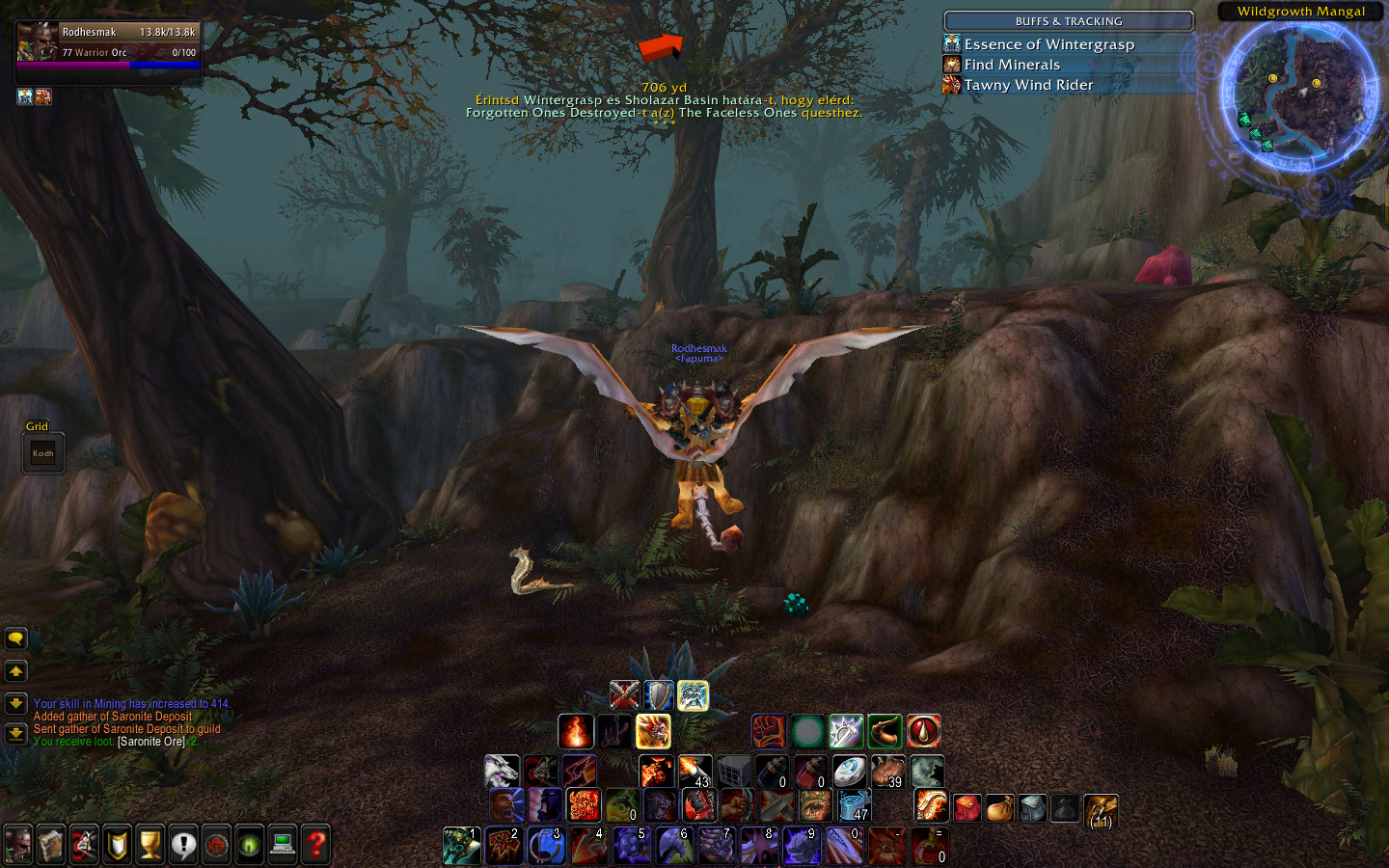Use the blood drop ability icon

pyautogui.click(x=923, y=731)
